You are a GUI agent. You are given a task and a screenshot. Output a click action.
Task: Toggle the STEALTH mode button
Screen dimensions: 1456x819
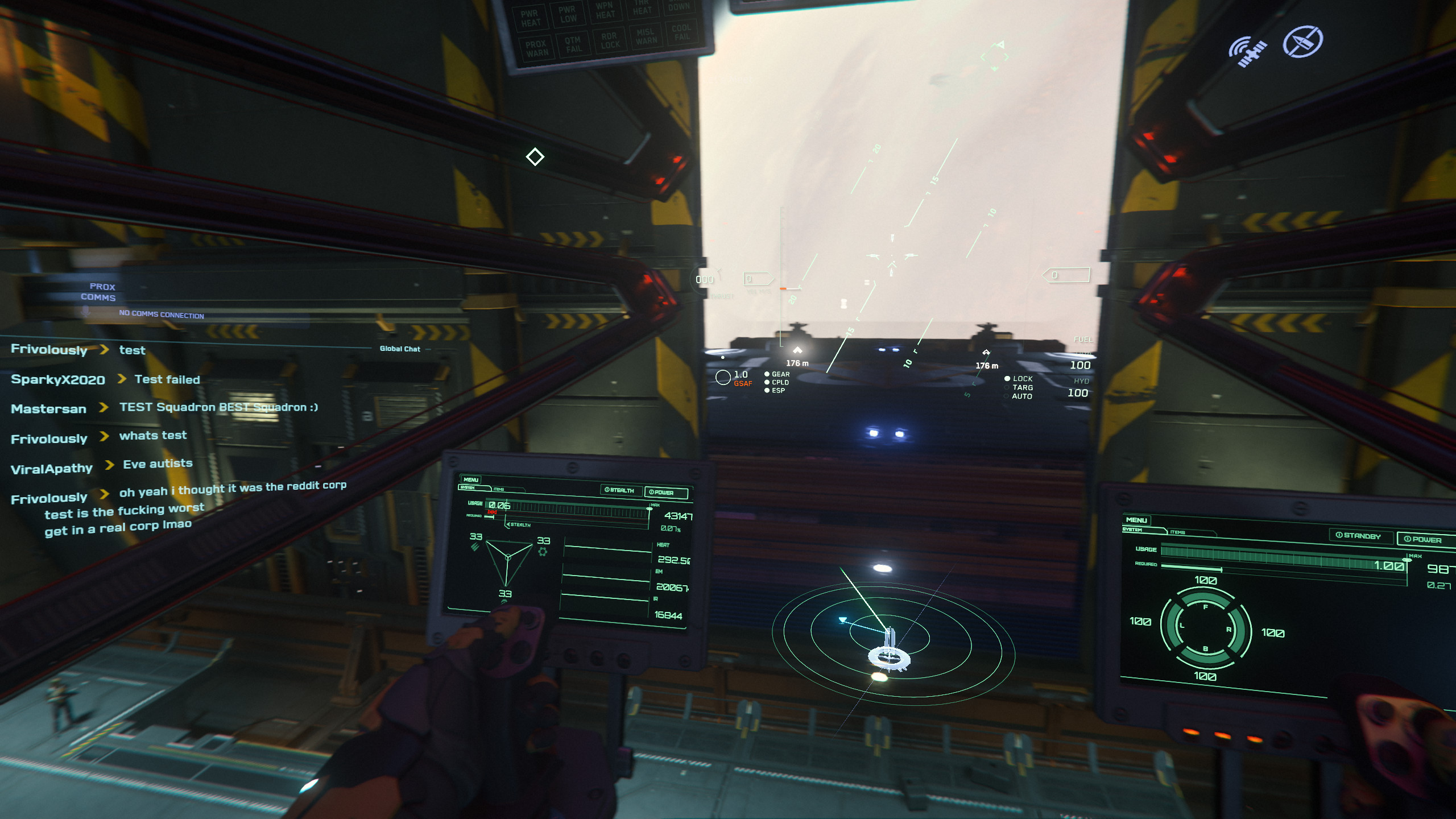tap(619, 490)
